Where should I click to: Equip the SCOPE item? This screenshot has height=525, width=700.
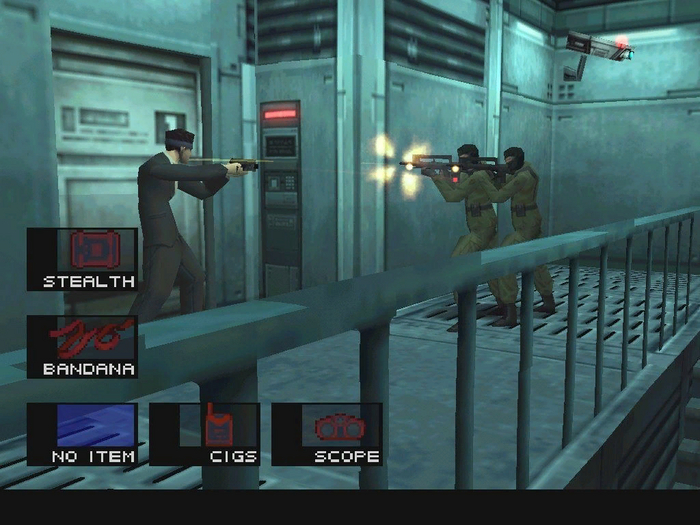pos(327,433)
